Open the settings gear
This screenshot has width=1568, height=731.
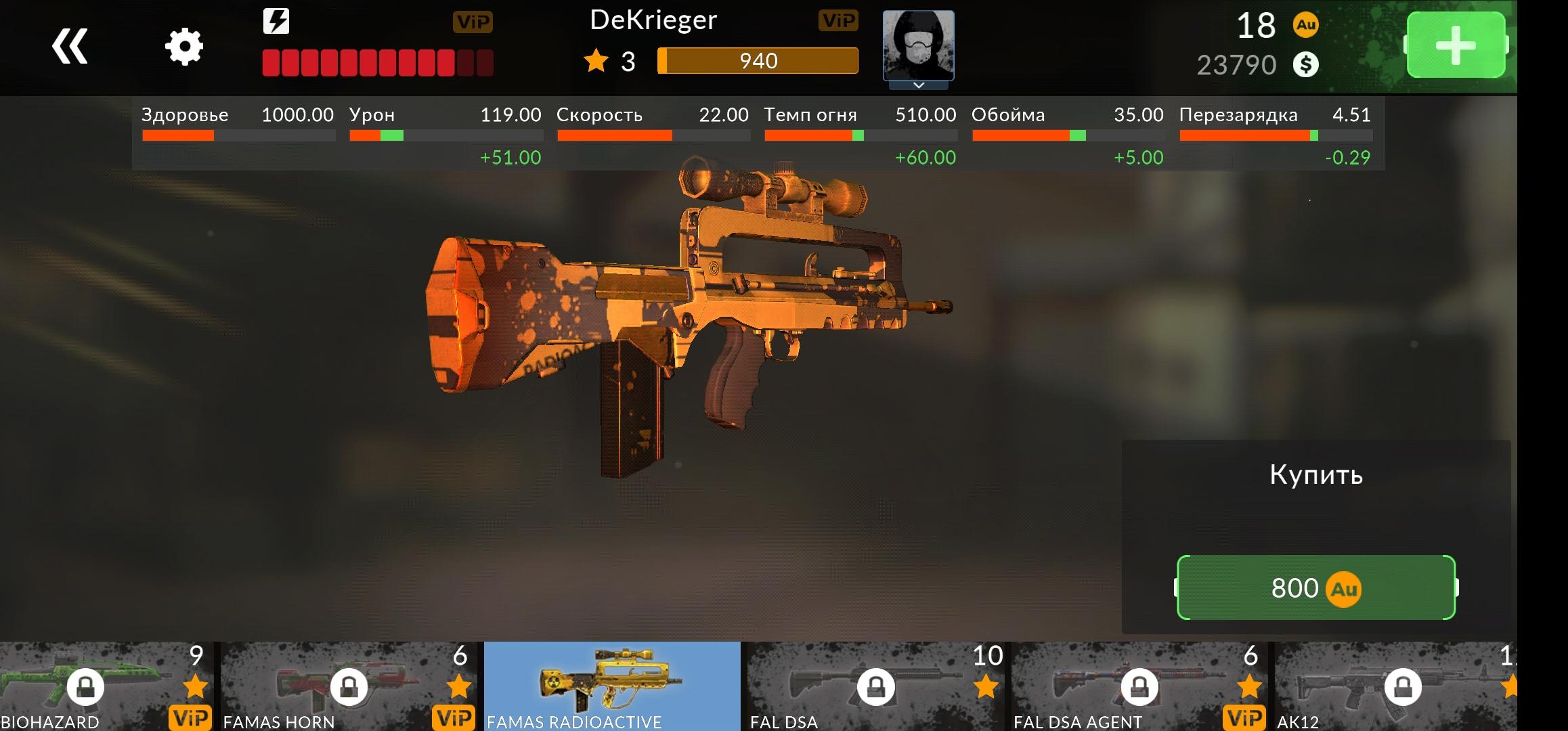click(183, 46)
